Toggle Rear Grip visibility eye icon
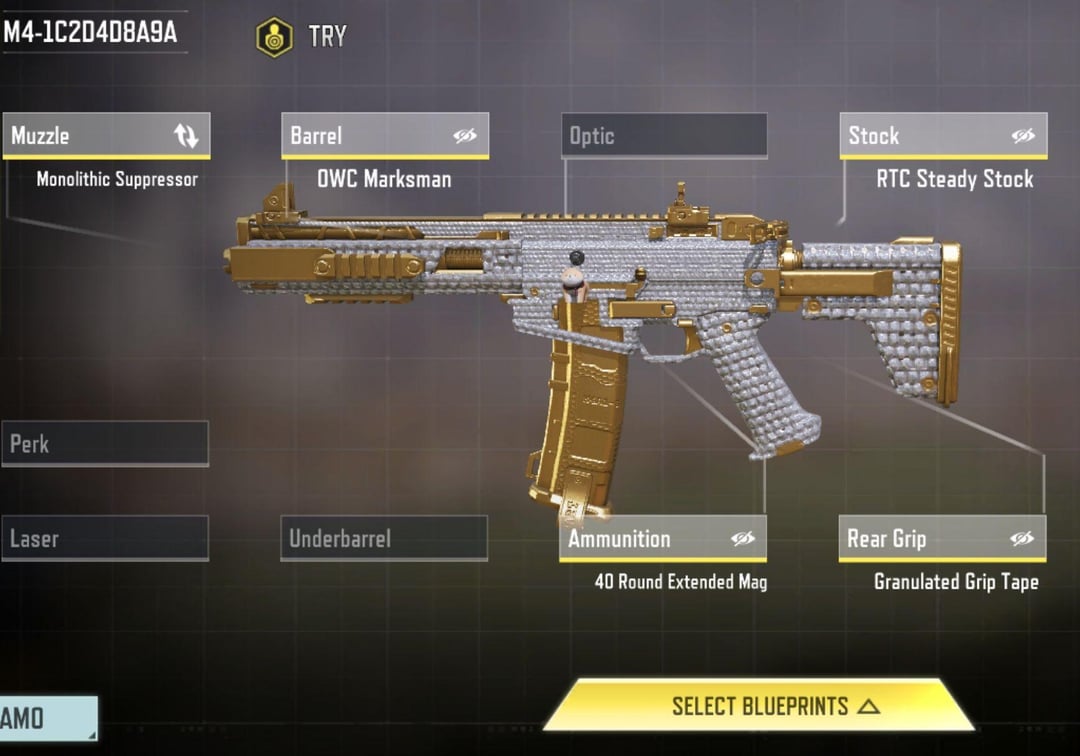Viewport: 1080px width, 756px height. click(x=1021, y=539)
